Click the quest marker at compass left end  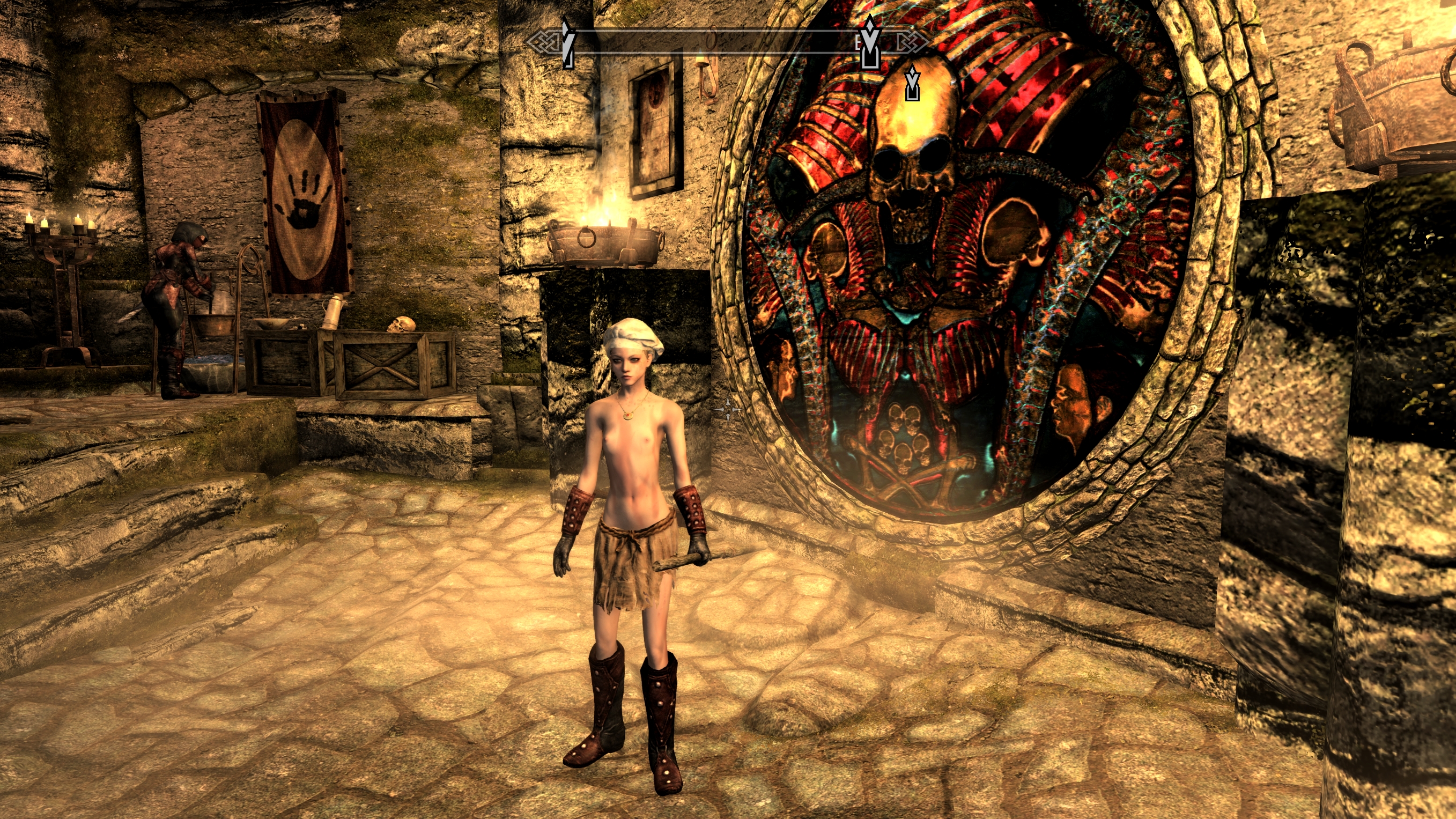[x=567, y=43]
